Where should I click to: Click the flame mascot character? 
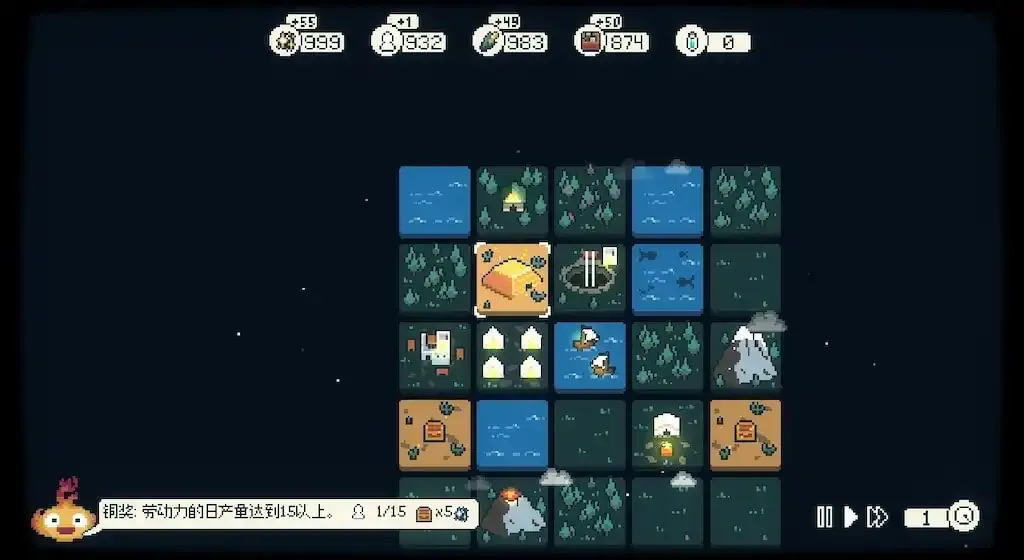click(64, 514)
